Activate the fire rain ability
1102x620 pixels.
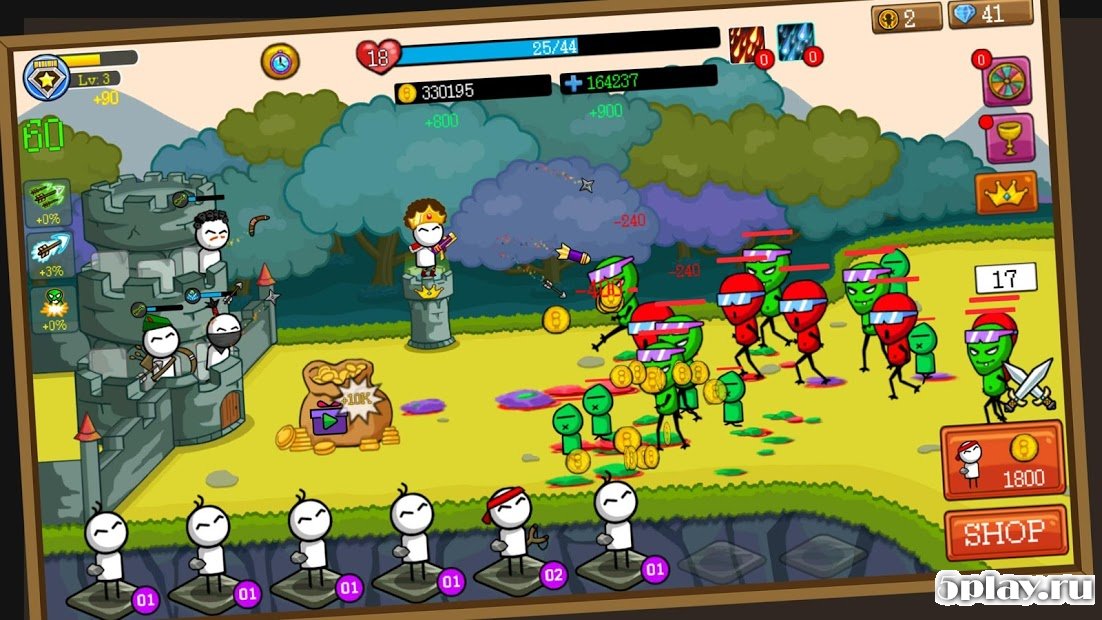click(x=746, y=45)
